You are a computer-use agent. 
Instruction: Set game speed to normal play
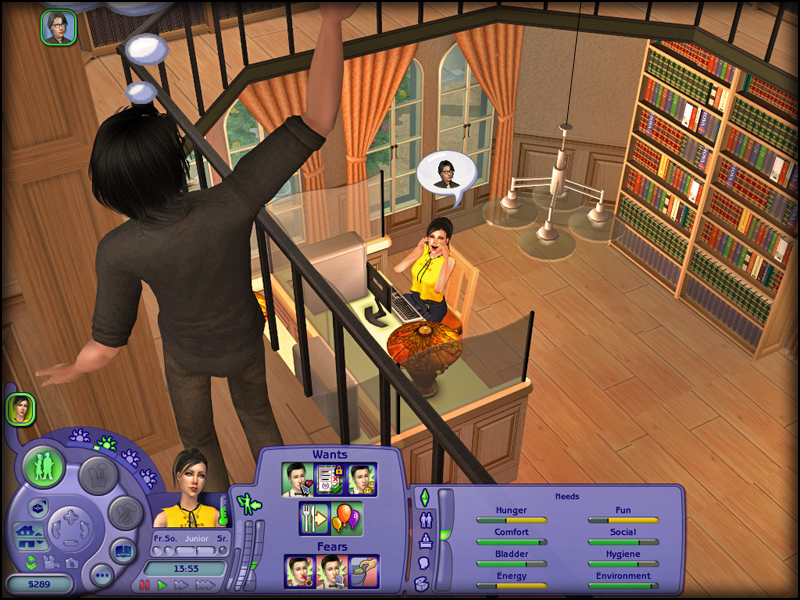[x=161, y=585]
